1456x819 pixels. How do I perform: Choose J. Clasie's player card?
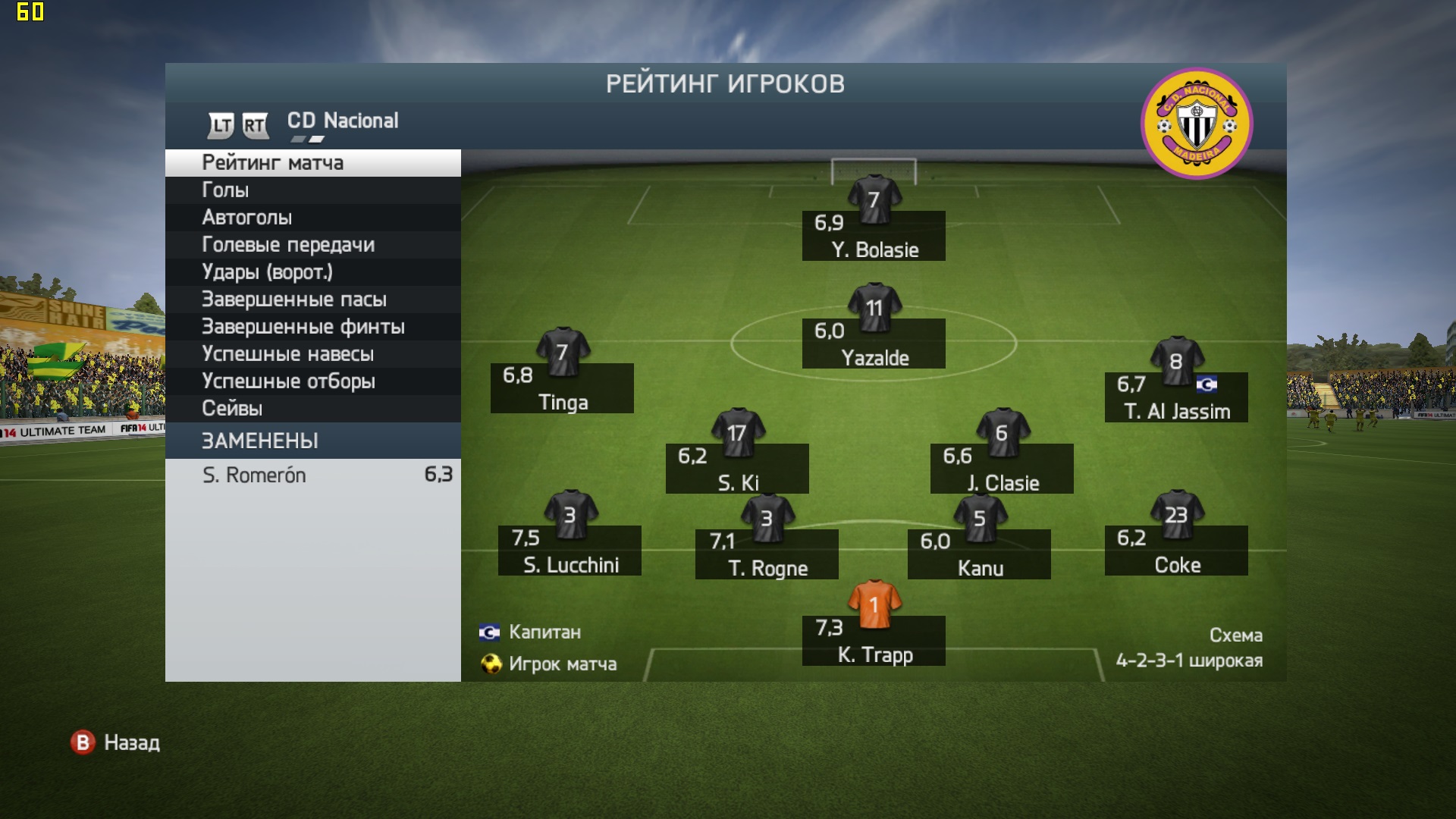(1002, 468)
